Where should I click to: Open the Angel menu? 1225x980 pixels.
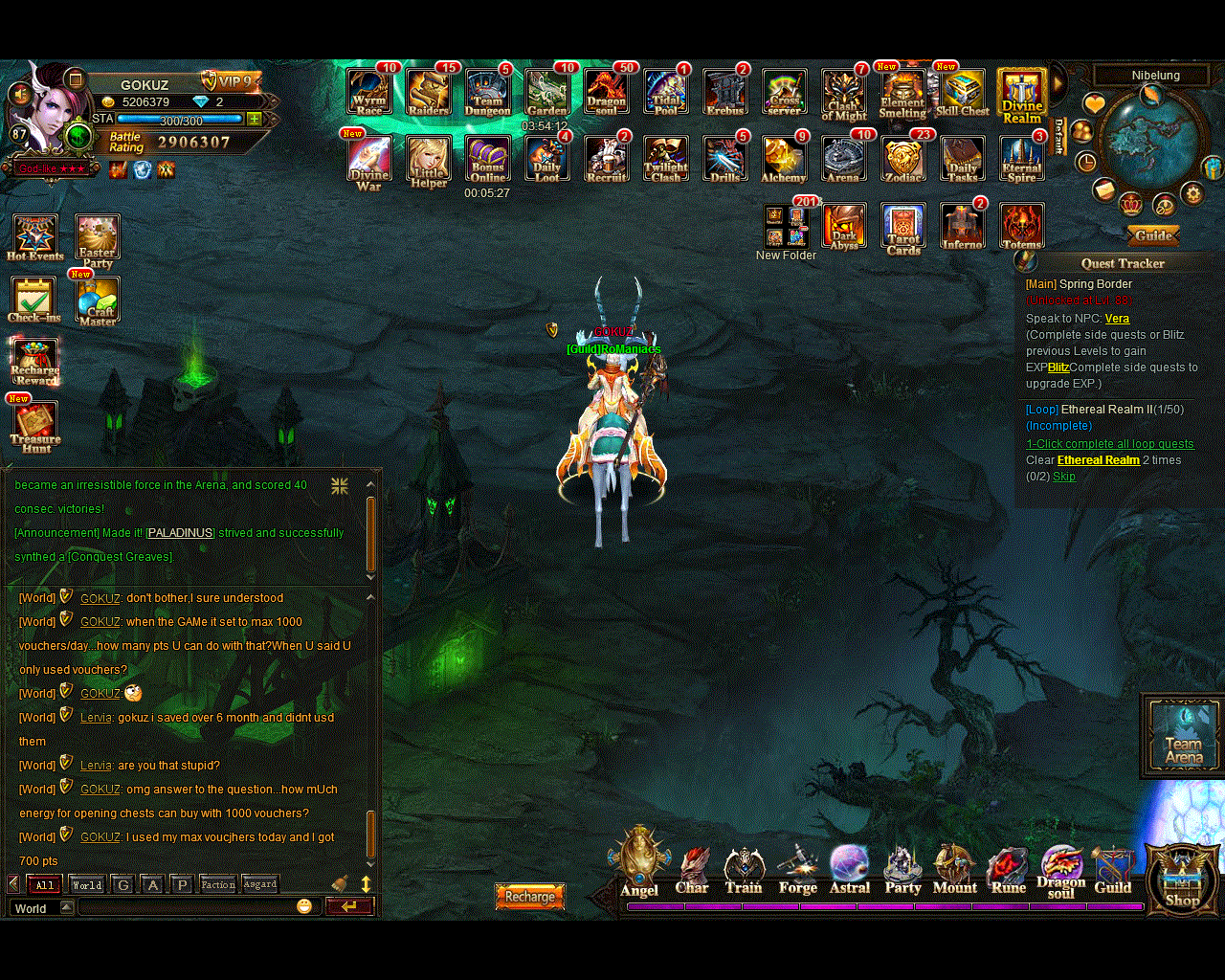639,861
